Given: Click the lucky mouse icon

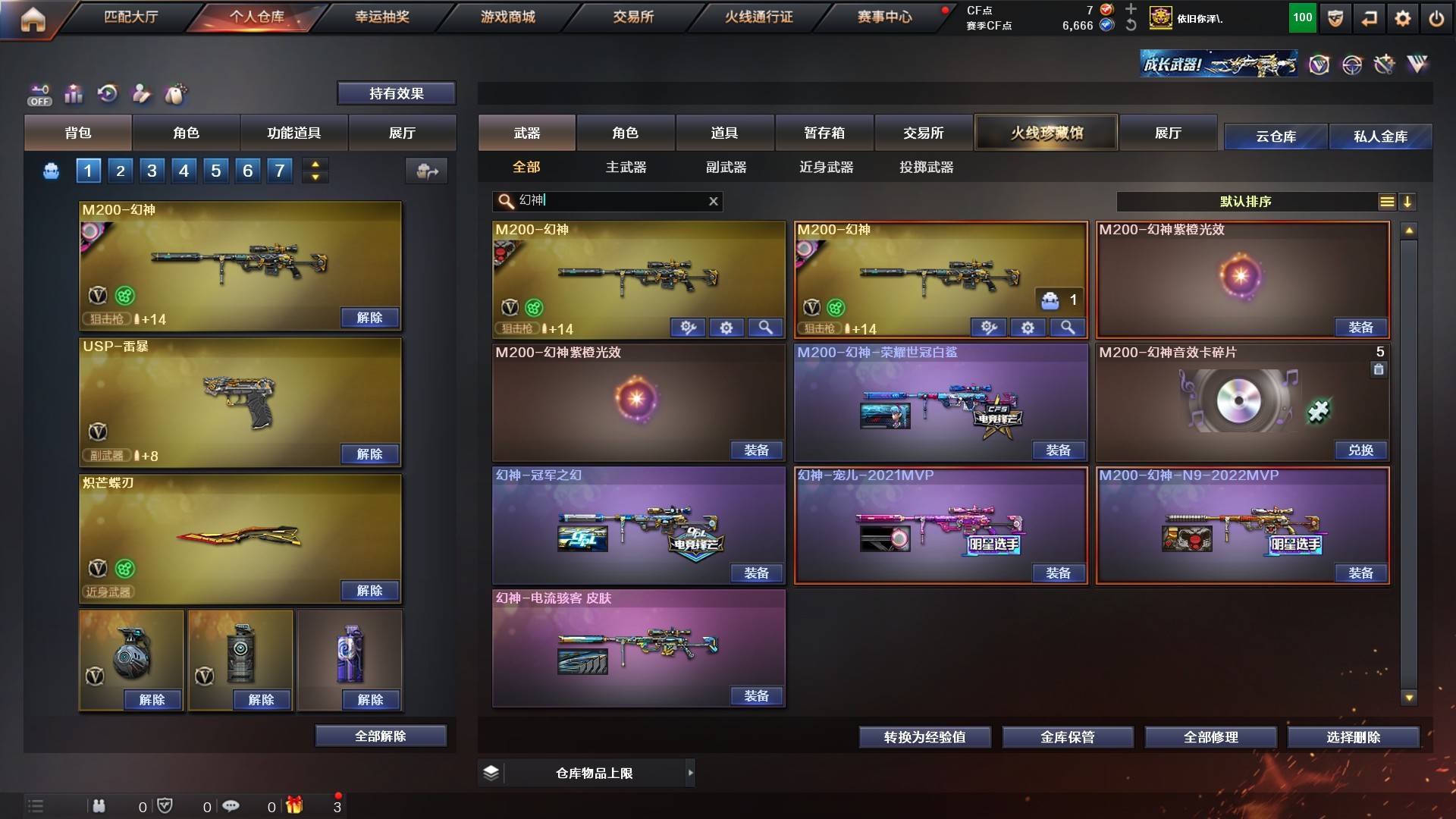Looking at the screenshot, I should point(176,94).
